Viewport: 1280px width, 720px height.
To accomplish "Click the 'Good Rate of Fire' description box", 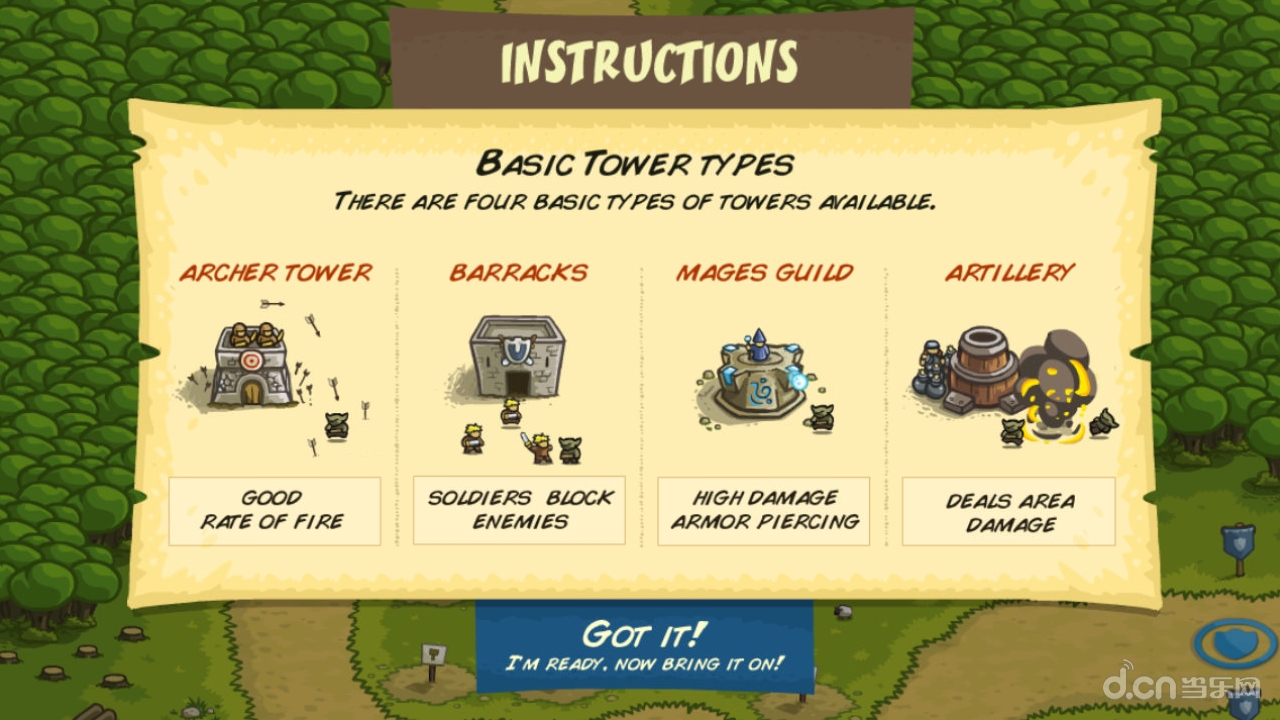I will coord(276,509).
